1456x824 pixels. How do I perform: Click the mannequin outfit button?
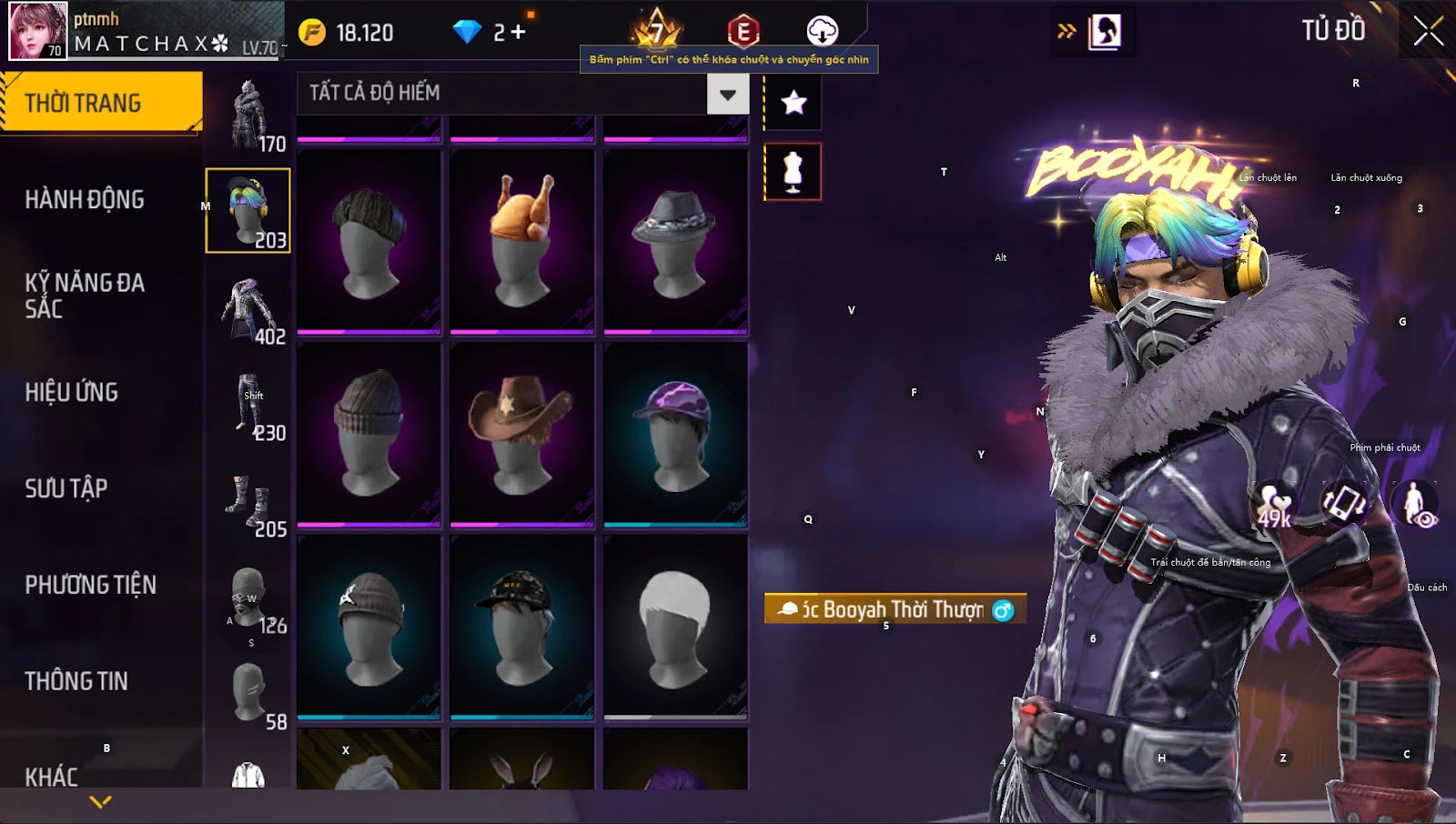pos(793,172)
